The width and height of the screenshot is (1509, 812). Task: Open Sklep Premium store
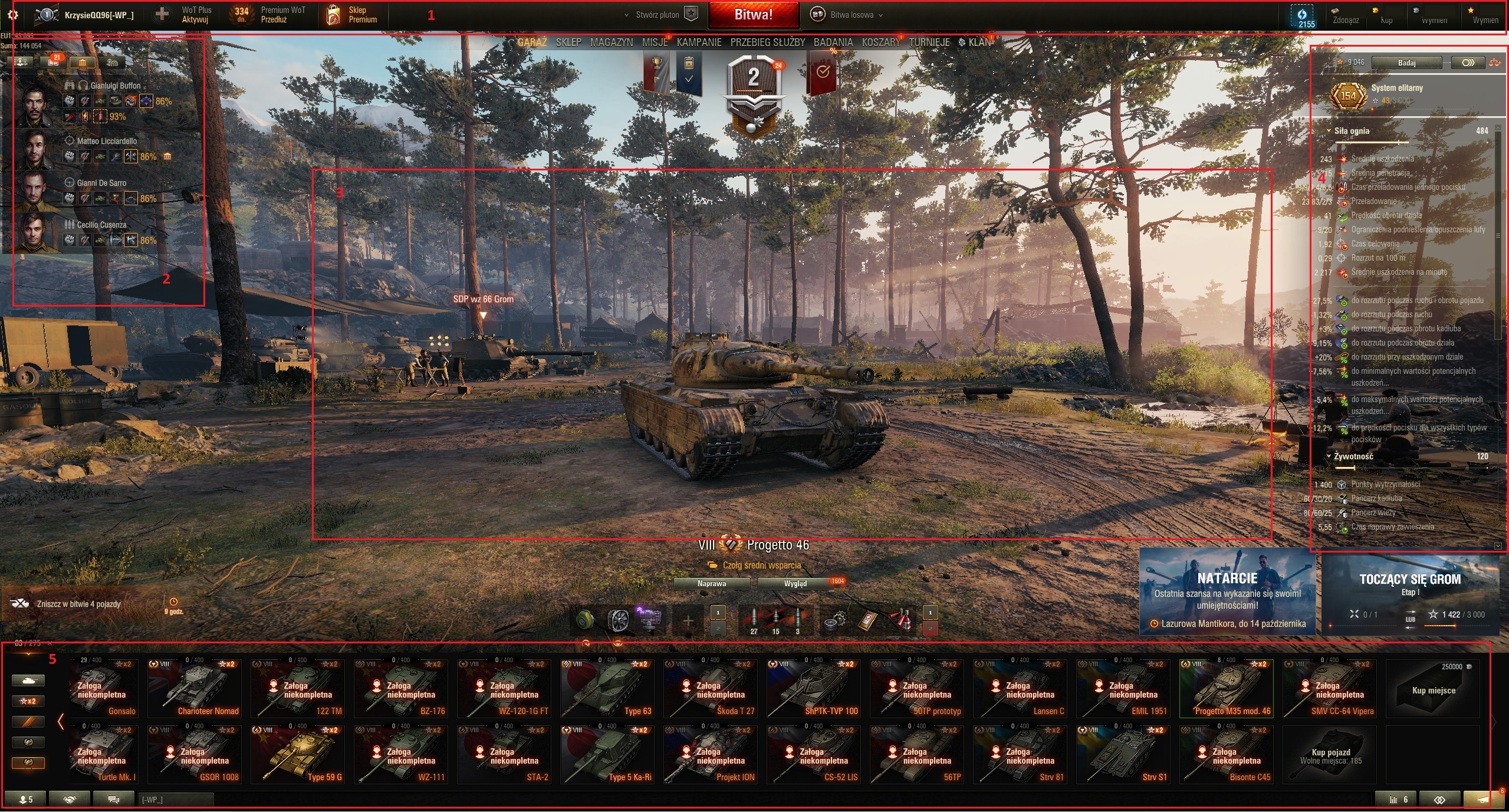click(x=351, y=15)
